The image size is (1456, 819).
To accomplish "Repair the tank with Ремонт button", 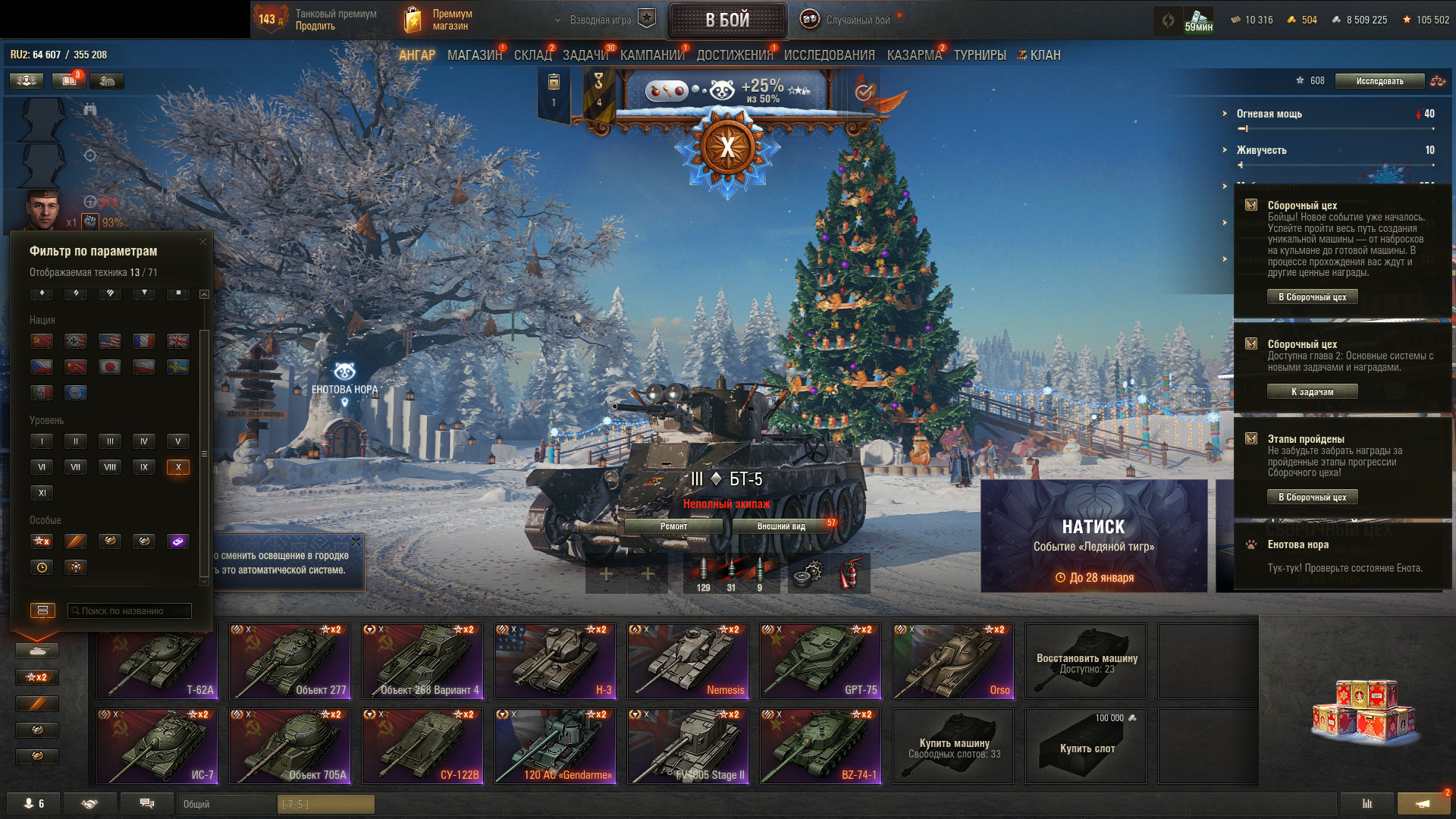I will click(673, 526).
